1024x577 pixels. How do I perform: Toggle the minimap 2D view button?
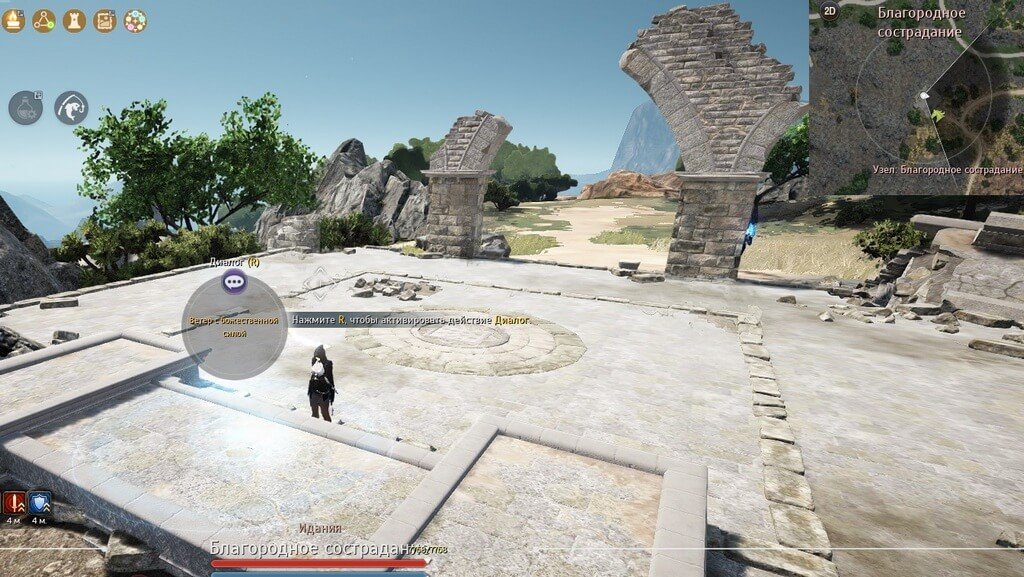[829, 11]
